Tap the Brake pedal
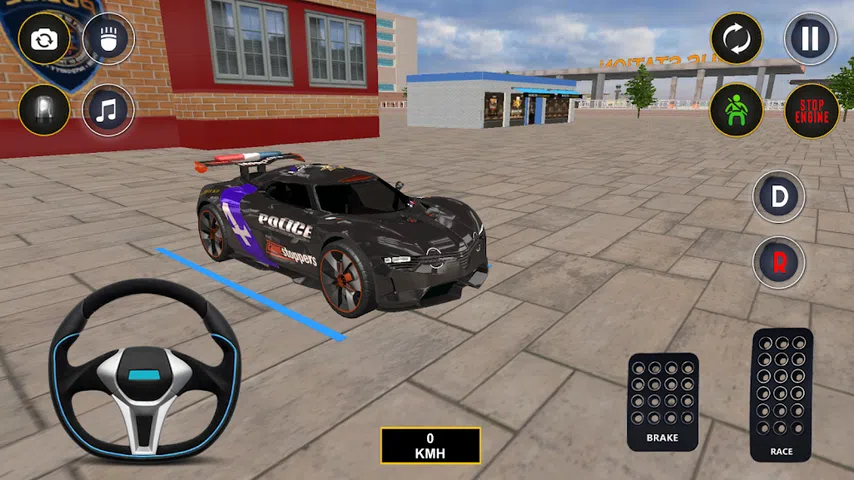The height and width of the screenshot is (480, 854). pyautogui.click(x=662, y=401)
